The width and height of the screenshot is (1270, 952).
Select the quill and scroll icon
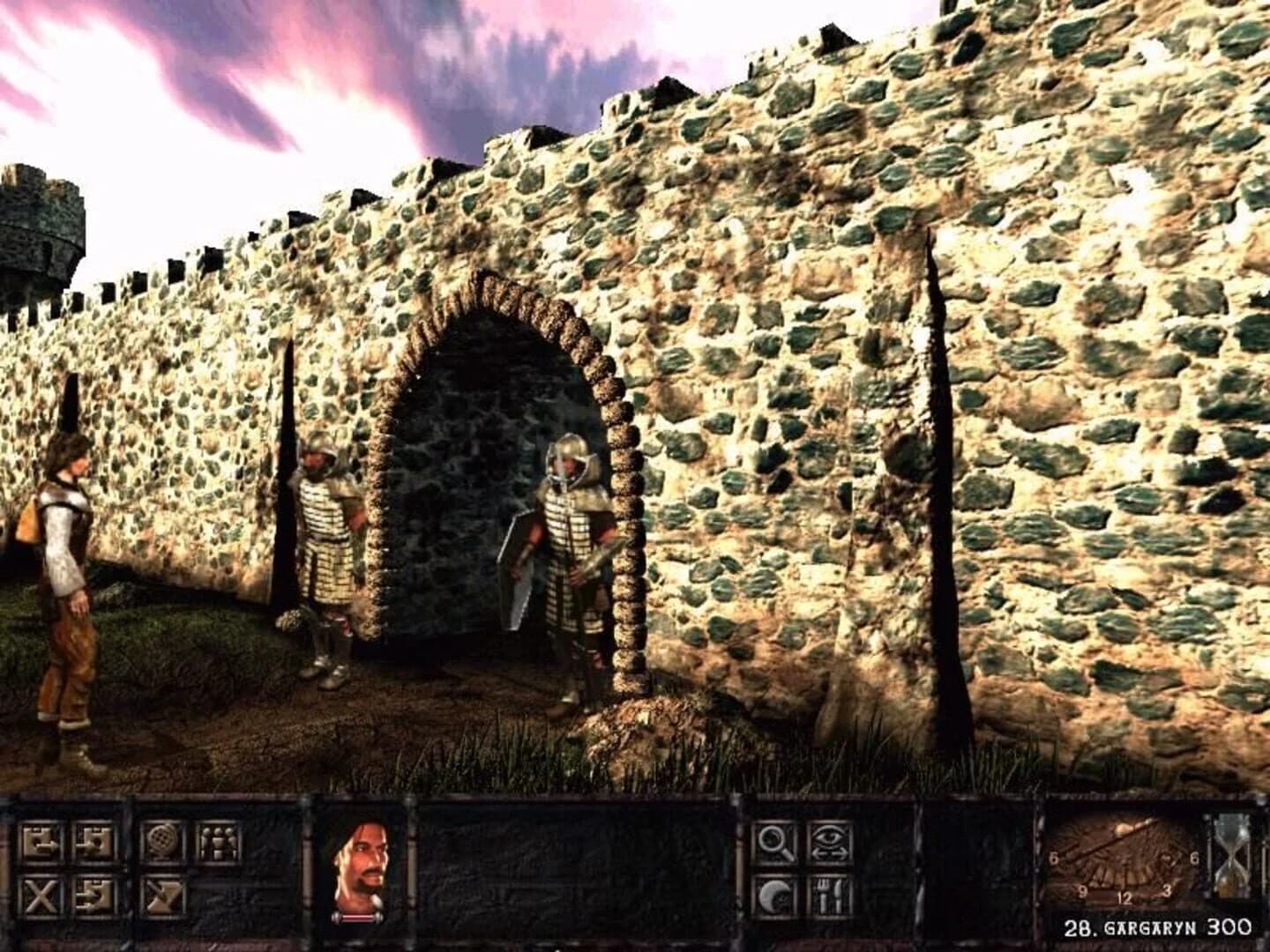[161, 896]
